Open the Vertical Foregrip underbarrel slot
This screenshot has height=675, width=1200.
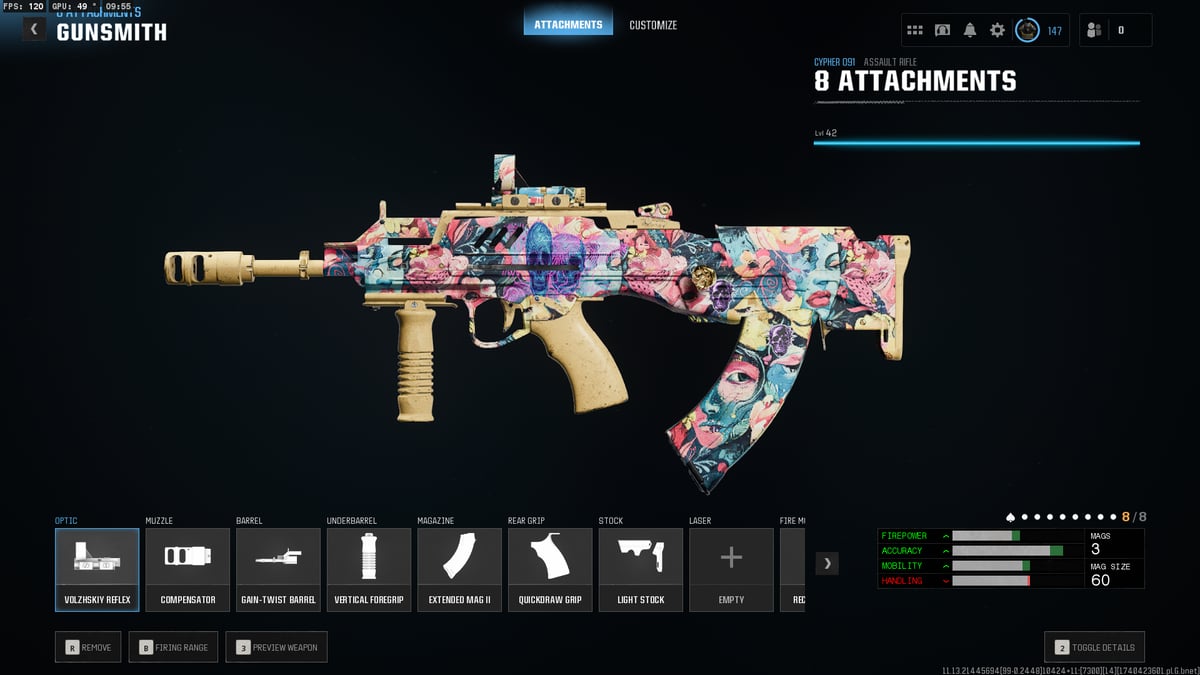(369, 569)
